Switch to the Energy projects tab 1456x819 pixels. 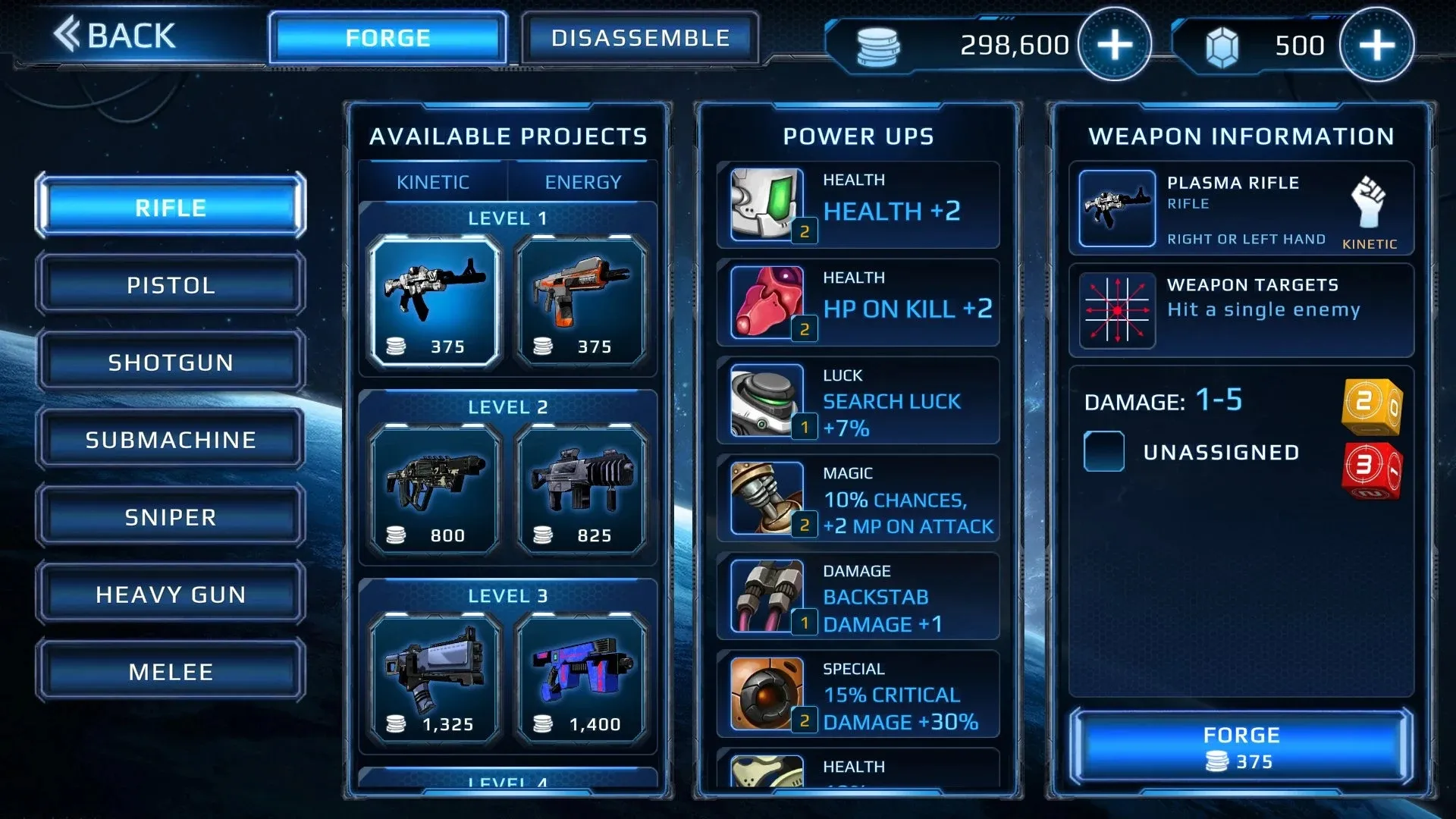click(x=582, y=182)
